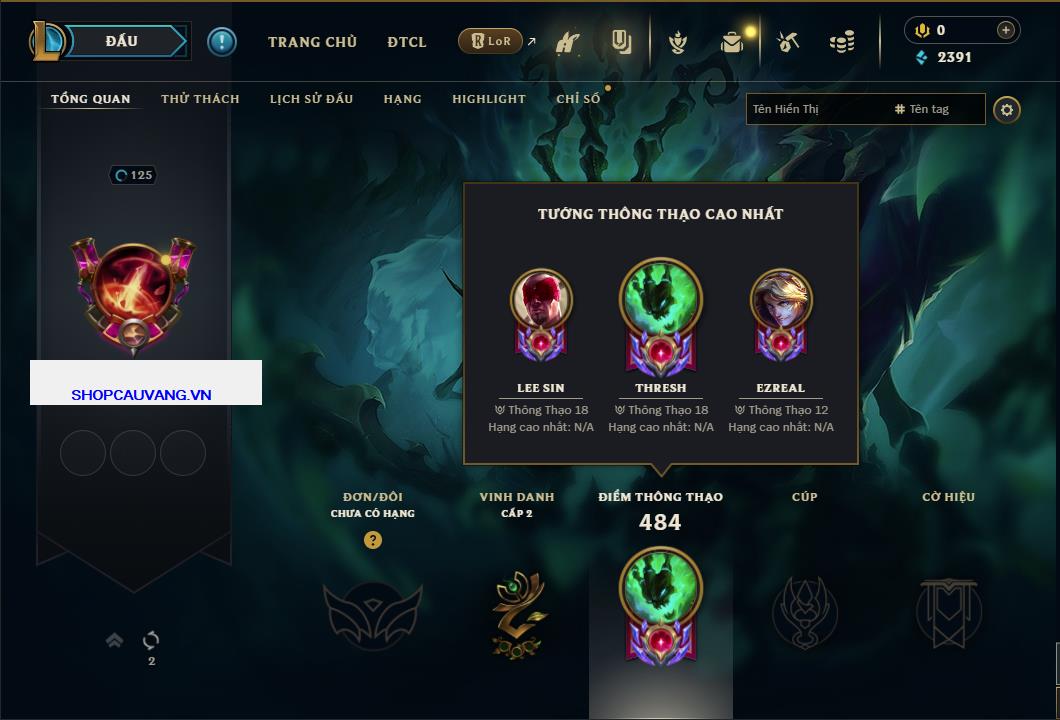Launch the LoR shortcut button
This screenshot has width=1060, height=720.
pos(490,41)
